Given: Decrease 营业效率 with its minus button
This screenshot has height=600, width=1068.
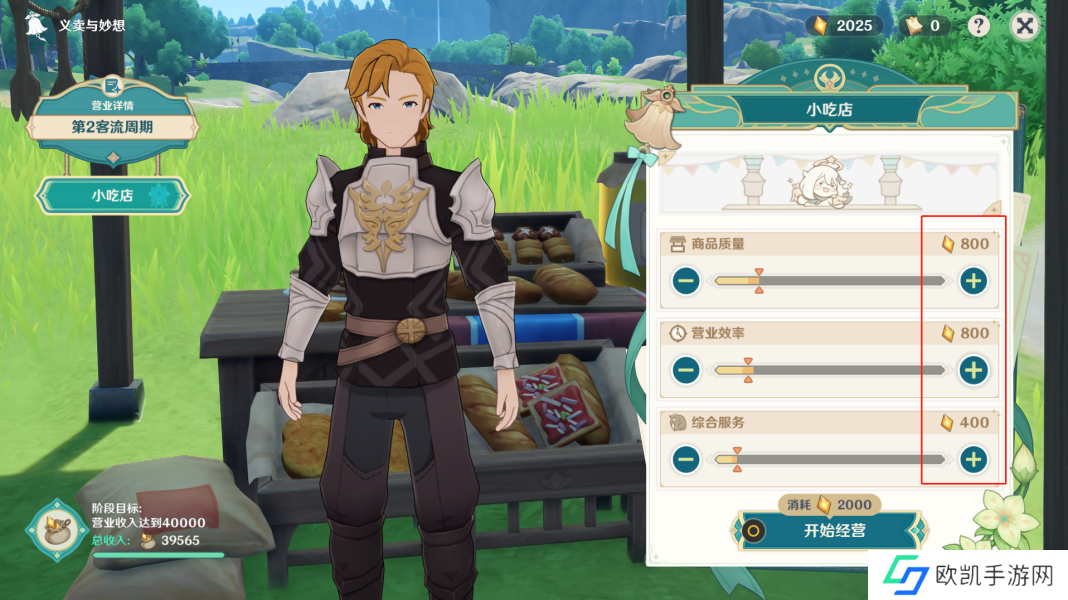Looking at the screenshot, I should [x=686, y=371].
